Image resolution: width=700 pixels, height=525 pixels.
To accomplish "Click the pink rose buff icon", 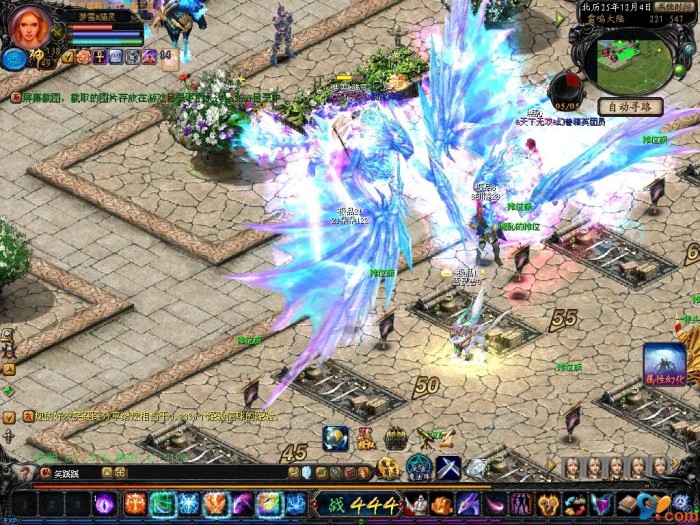I will click(84, 57).
